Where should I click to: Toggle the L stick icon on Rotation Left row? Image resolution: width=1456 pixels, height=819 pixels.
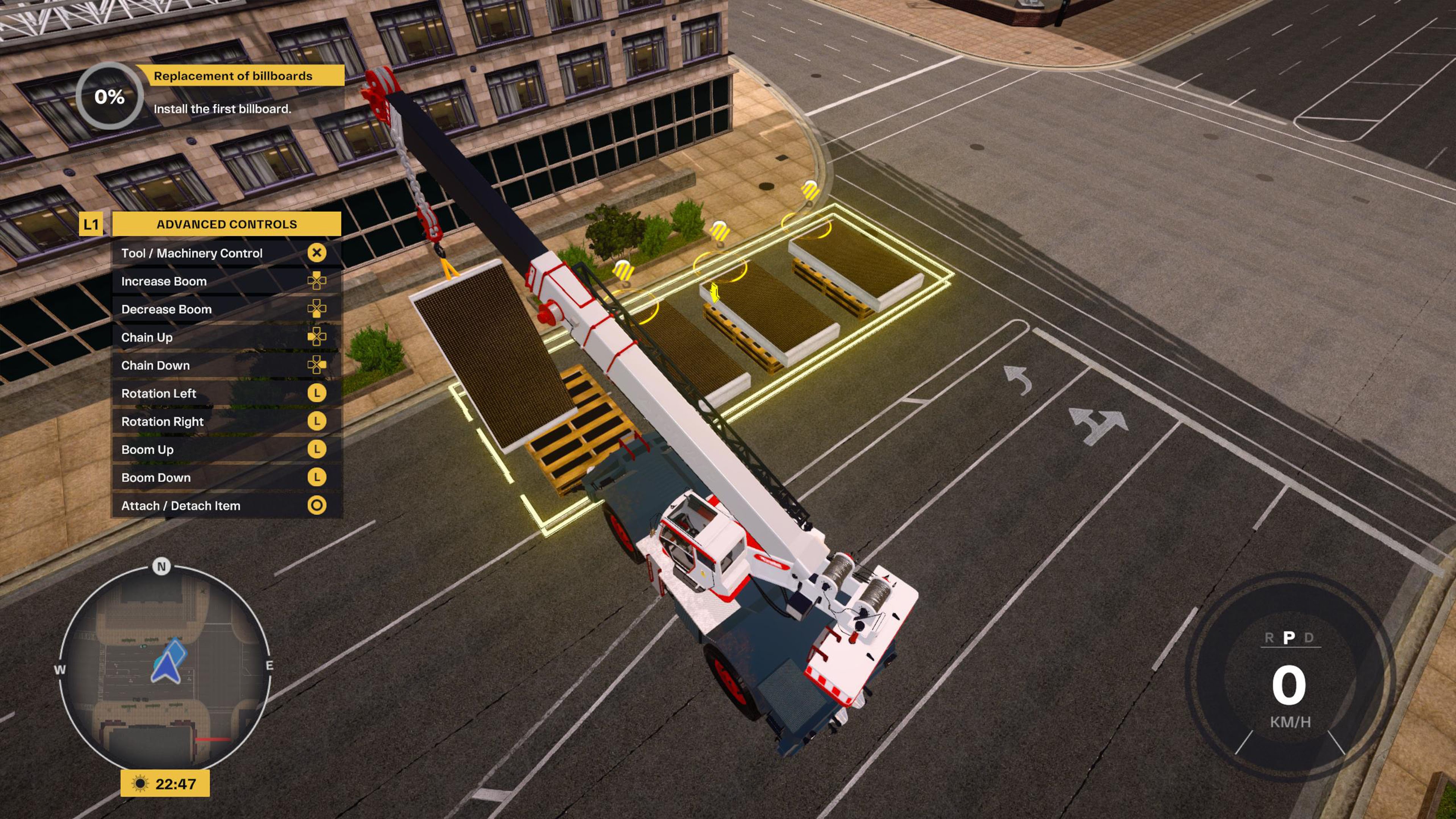pos(318,394)
